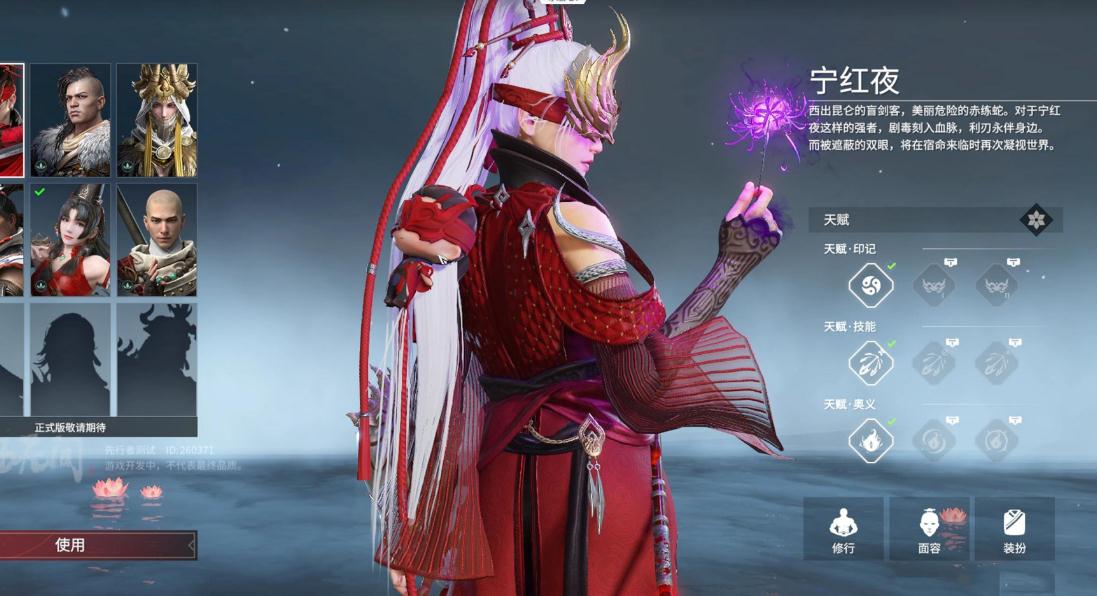Select the mohawk hero with fur collar
The width and height of the screenshot is (1097, 596).
coord(70,120)
